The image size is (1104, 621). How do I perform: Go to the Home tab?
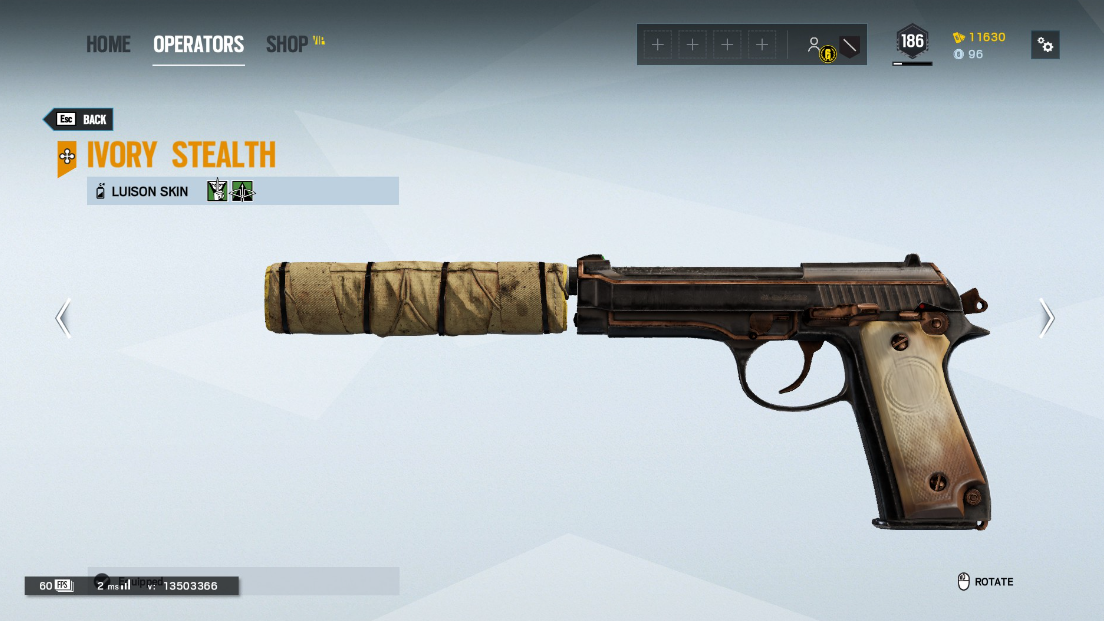pyautogui.click(x=108, y=45)
